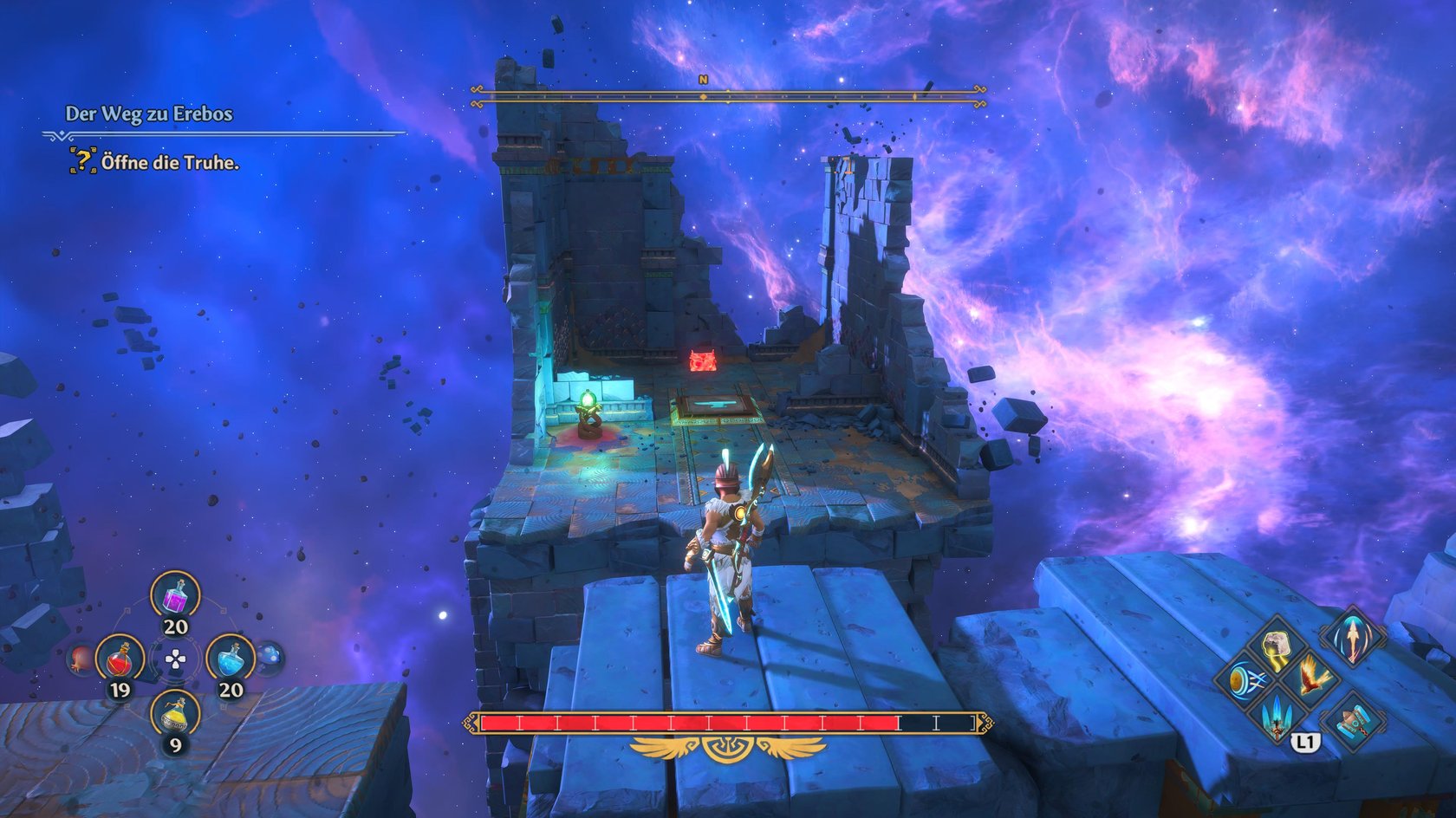
Task: Activate the blue spears ability
Action: coord(1277,717)
